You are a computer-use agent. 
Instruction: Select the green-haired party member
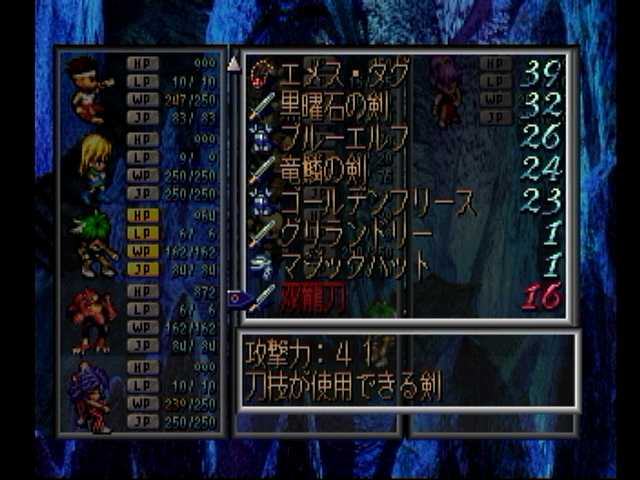[93, 244]
